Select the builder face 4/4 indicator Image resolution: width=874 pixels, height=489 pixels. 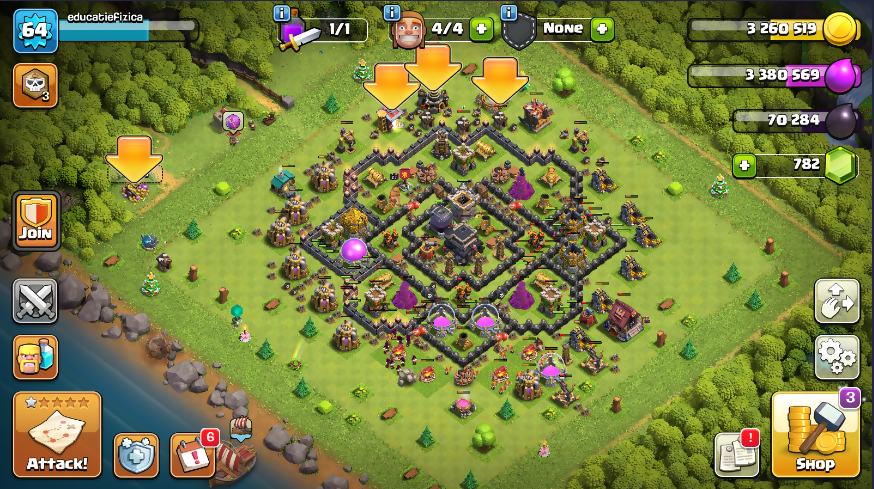pyautogui.click(x=407, y=31)
